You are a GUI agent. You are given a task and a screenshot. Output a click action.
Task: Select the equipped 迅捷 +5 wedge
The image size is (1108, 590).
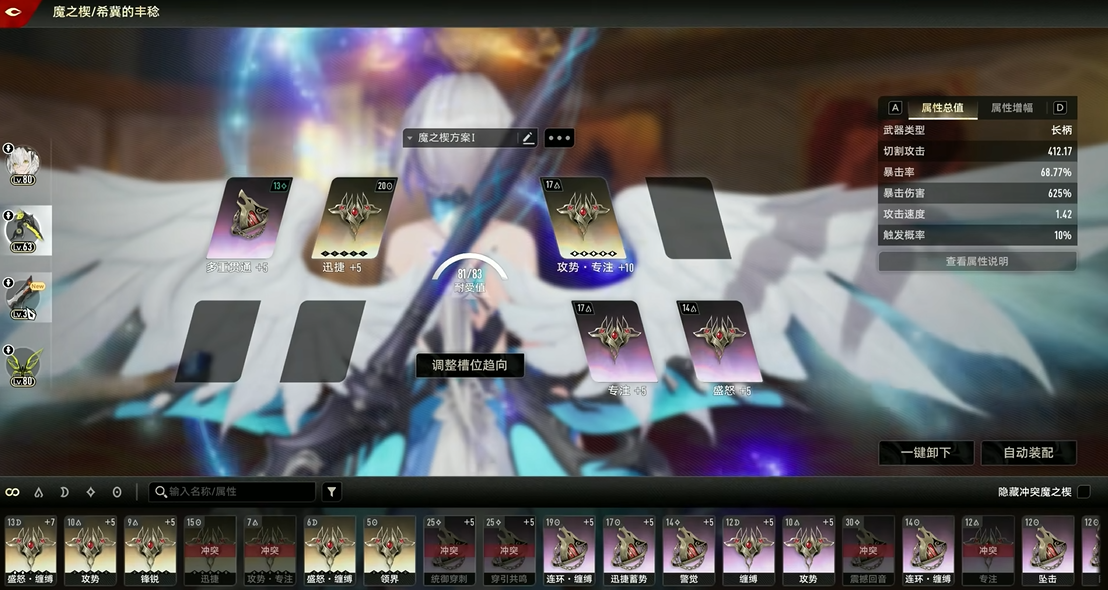click(x=348, y=220)
